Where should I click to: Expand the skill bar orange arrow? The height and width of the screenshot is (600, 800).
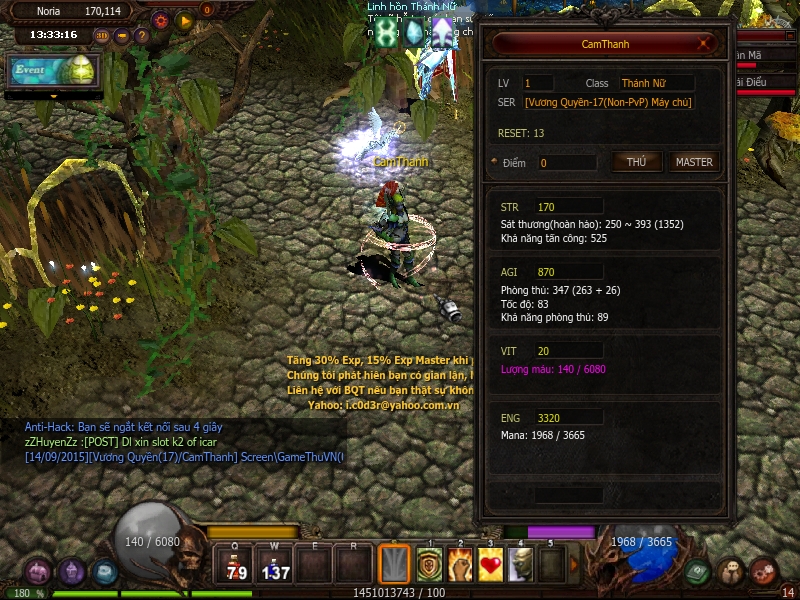pos(574,564)
